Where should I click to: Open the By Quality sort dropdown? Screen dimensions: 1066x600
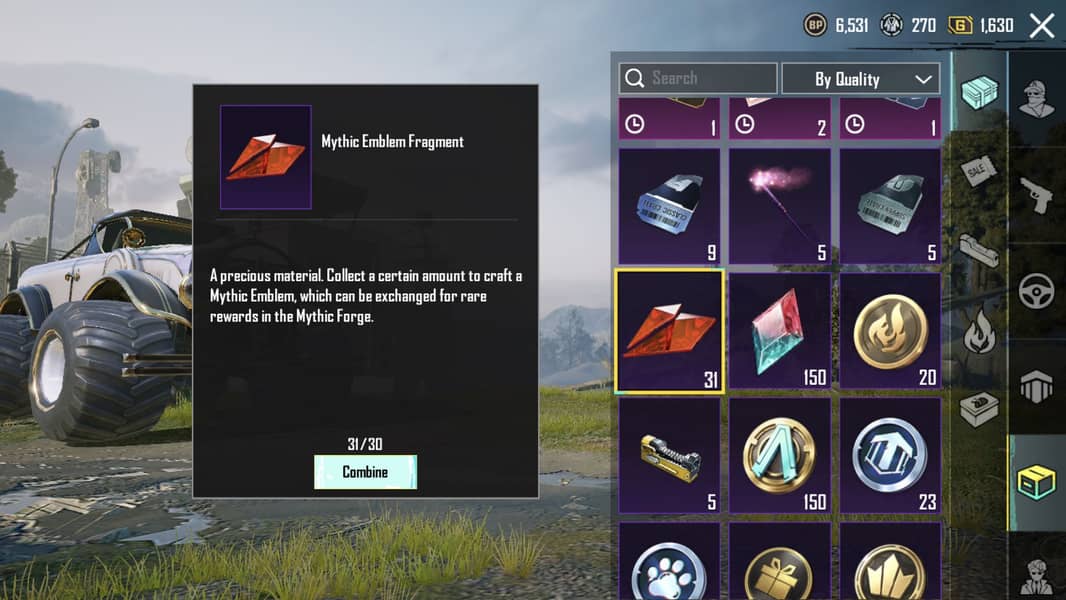point(860,79)
